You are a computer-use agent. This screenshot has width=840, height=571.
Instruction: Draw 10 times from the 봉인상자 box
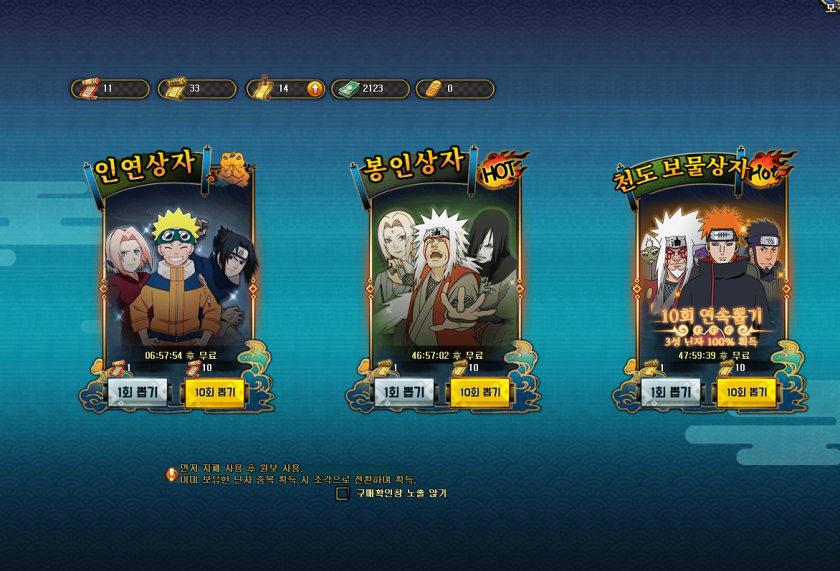tap(479, 392)
